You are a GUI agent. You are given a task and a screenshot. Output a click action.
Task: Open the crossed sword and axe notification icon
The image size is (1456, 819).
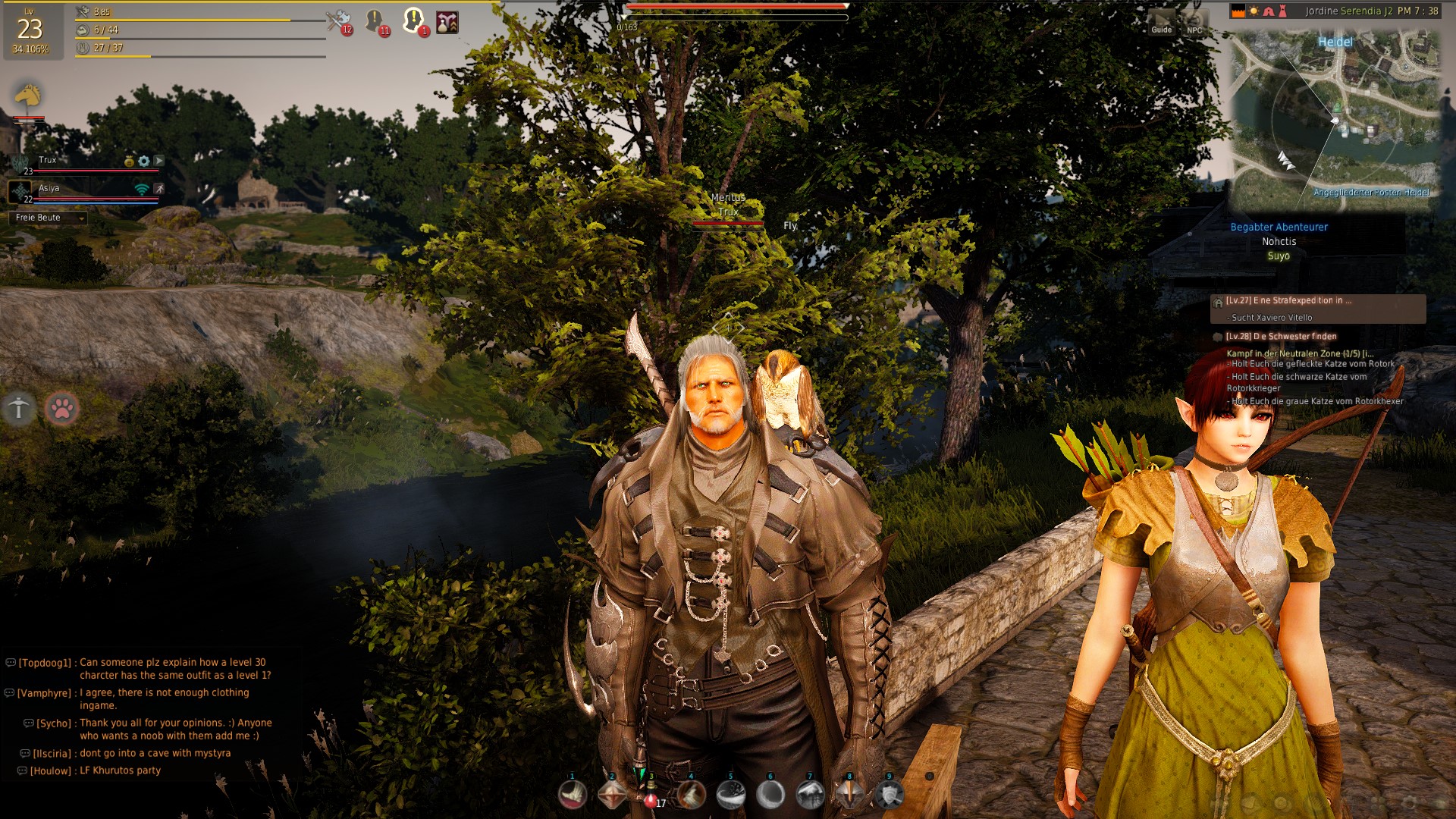tap(337, 20)
